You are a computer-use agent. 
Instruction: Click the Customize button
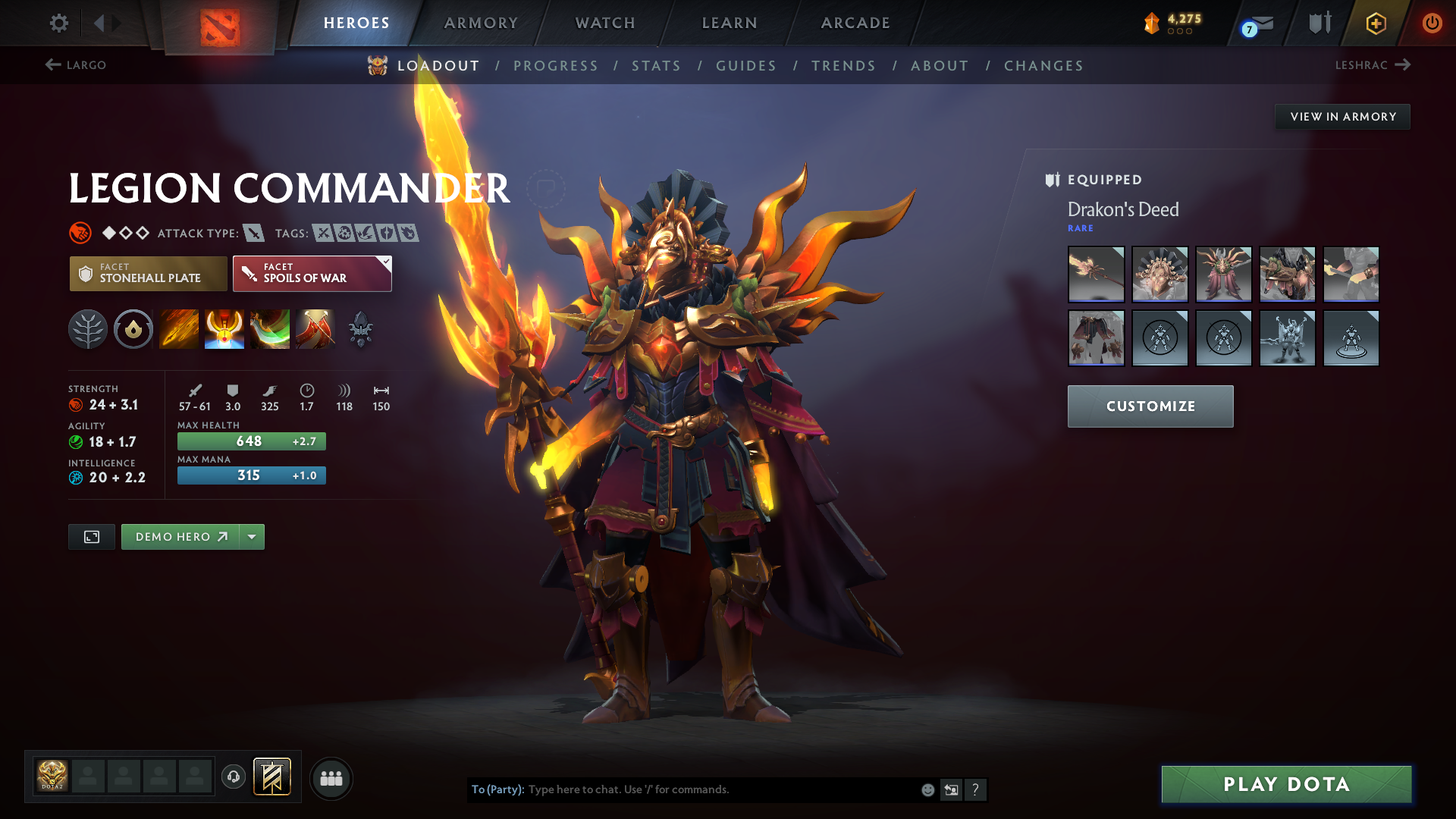1150,406
